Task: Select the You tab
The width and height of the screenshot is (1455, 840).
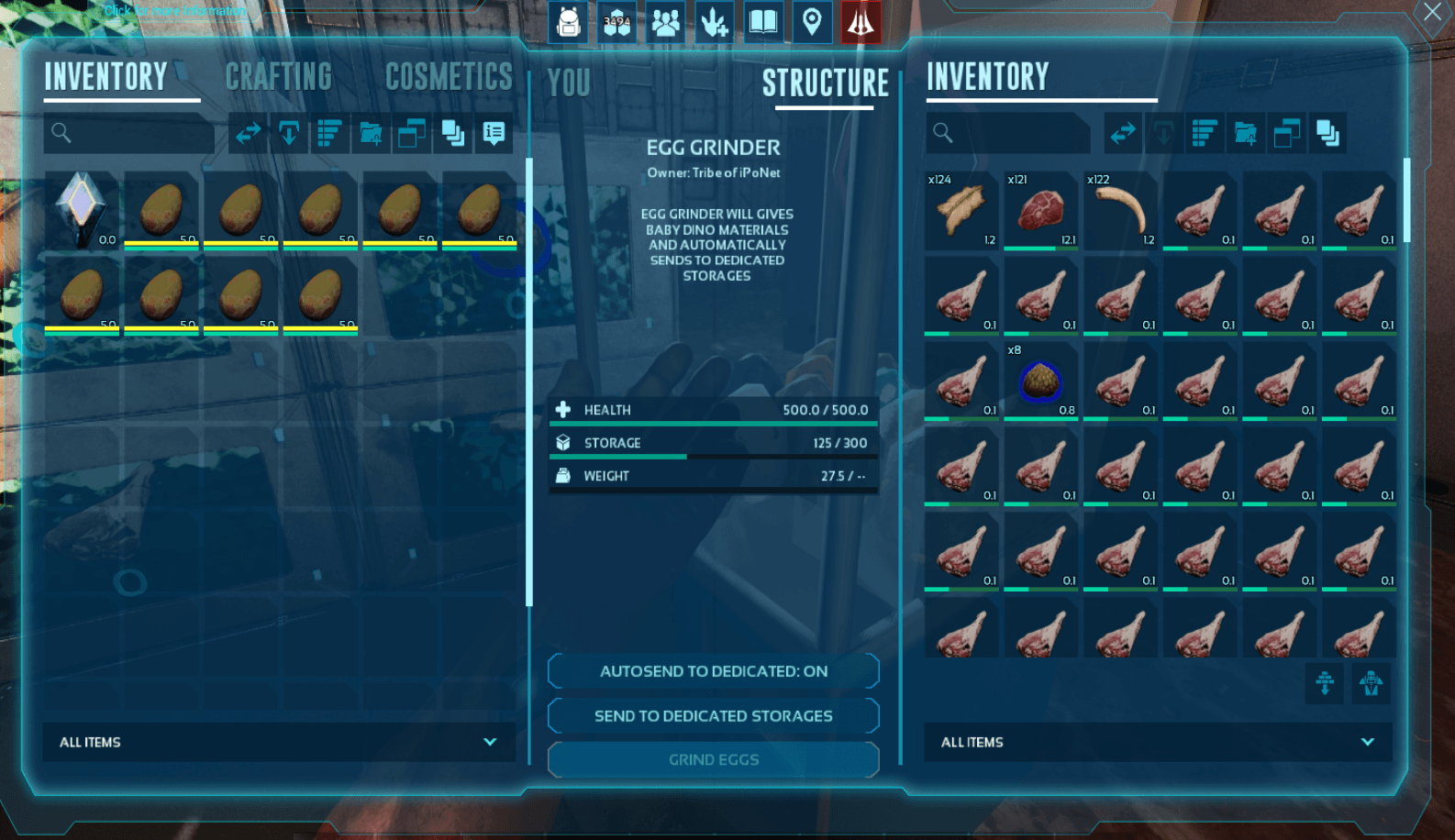Action: pyautogui.click(x=569, y=83)
